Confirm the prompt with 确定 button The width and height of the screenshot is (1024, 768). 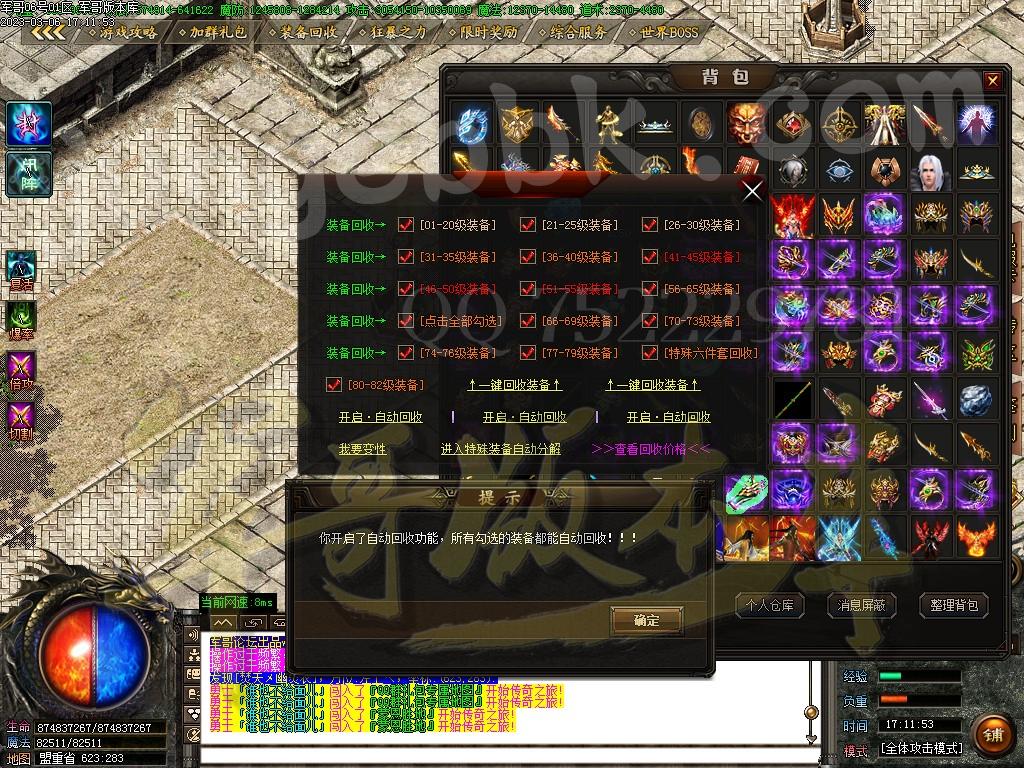pos(647,620)
